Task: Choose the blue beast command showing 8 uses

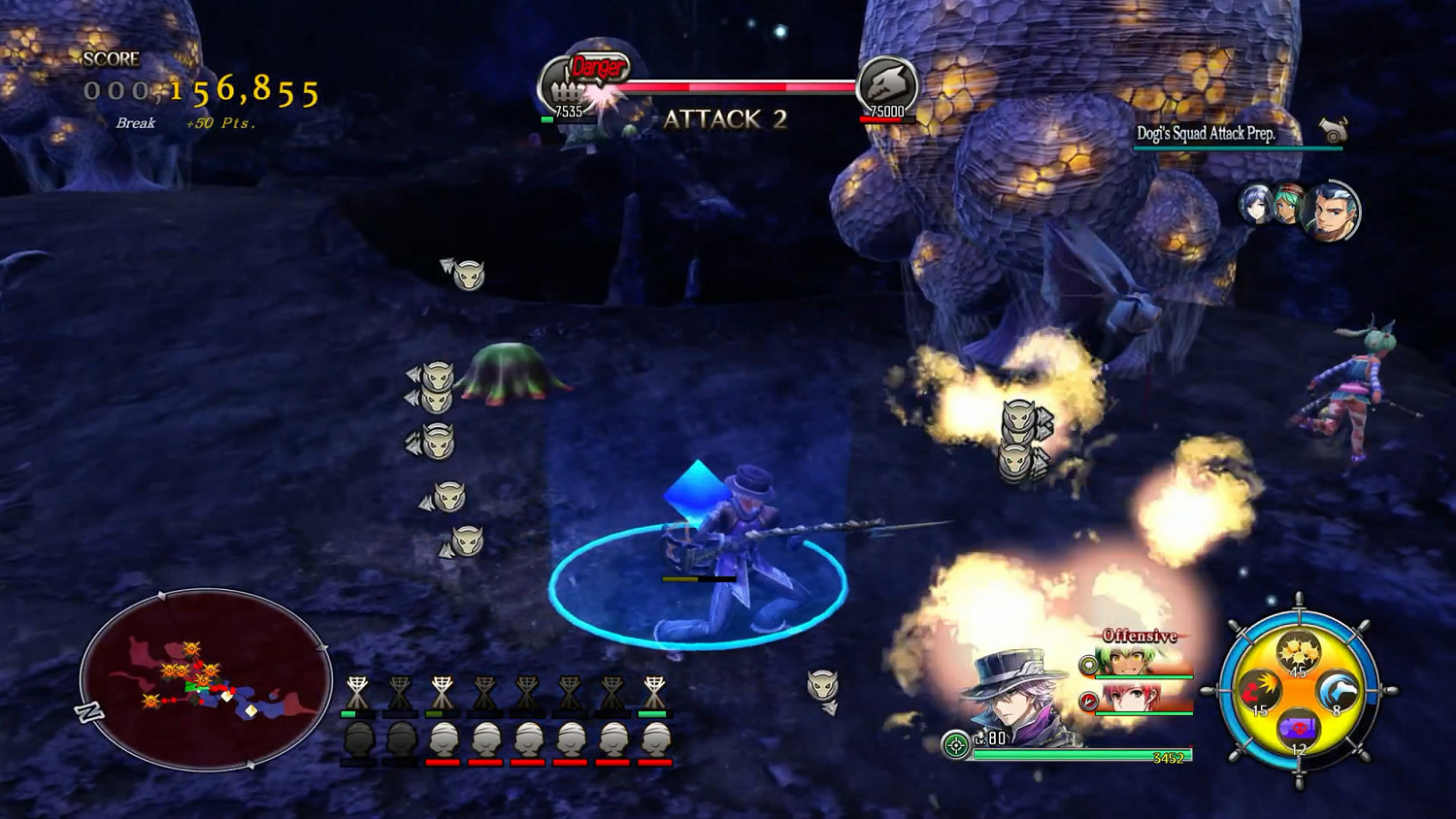Action: click(x=1340, y=690)
